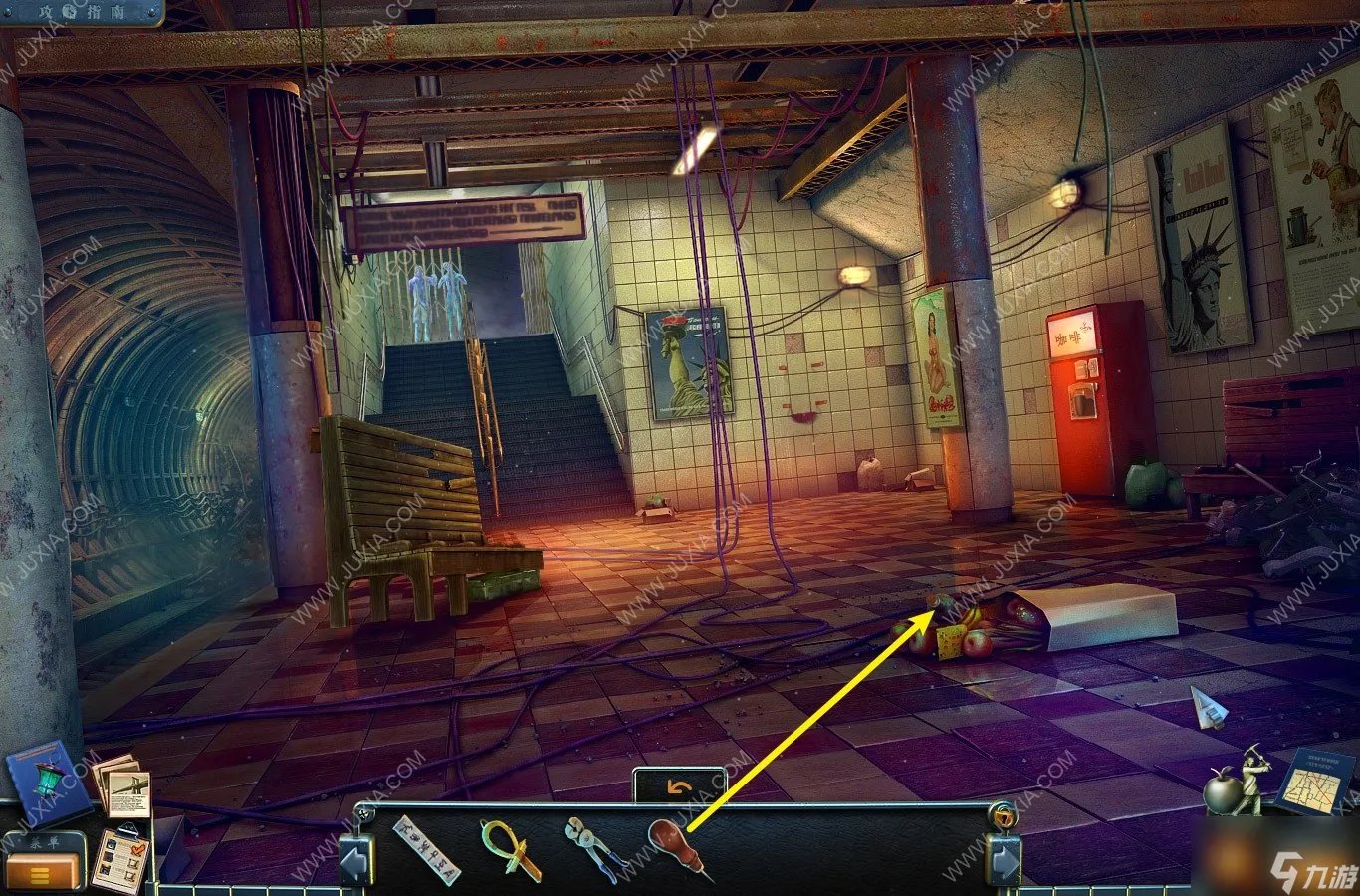Open the street map
1360x896 pixels.
(1314, 783)
